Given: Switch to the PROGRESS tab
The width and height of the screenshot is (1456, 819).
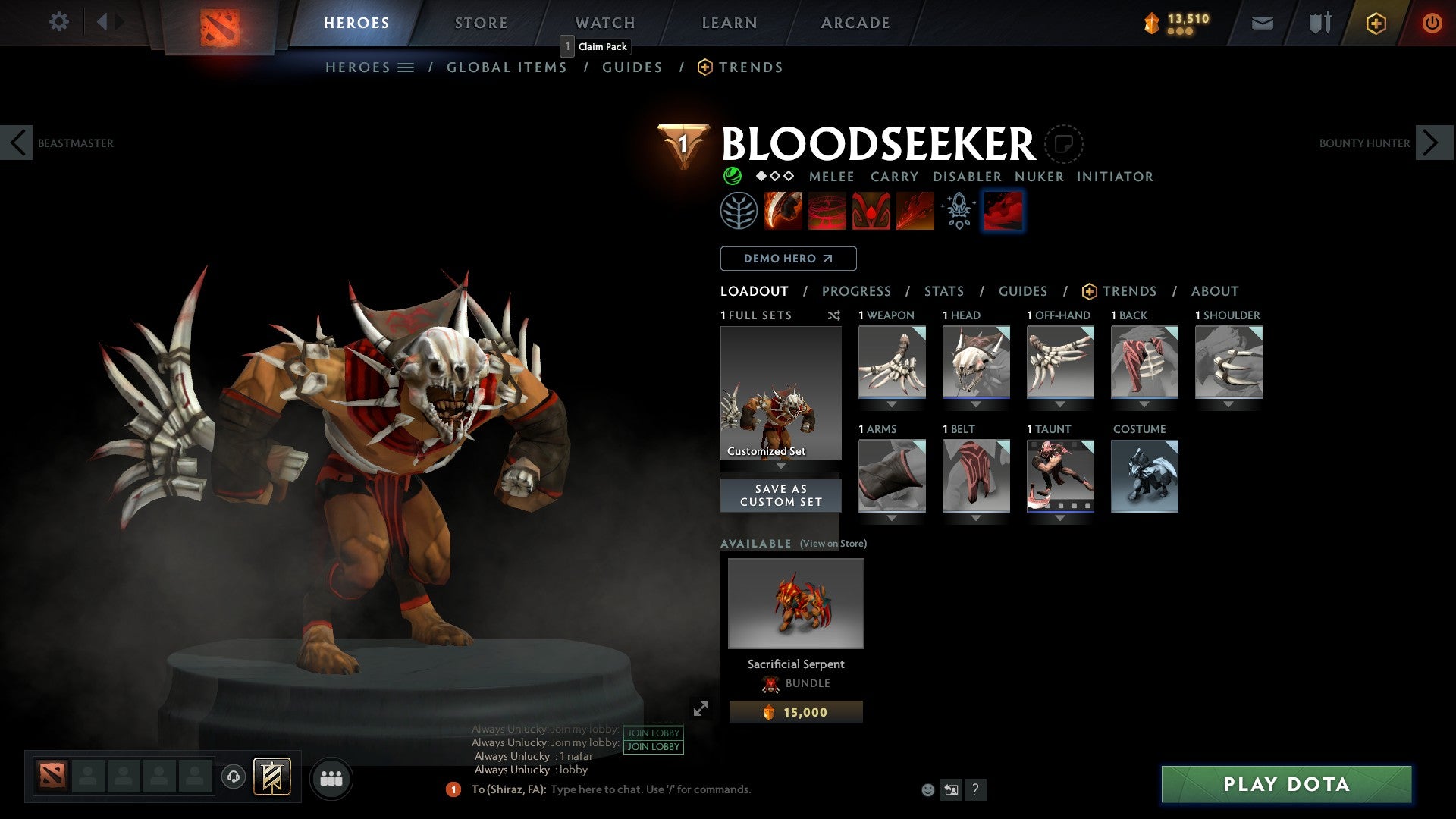Looking at the screenshot, I should tap(857, 291).
